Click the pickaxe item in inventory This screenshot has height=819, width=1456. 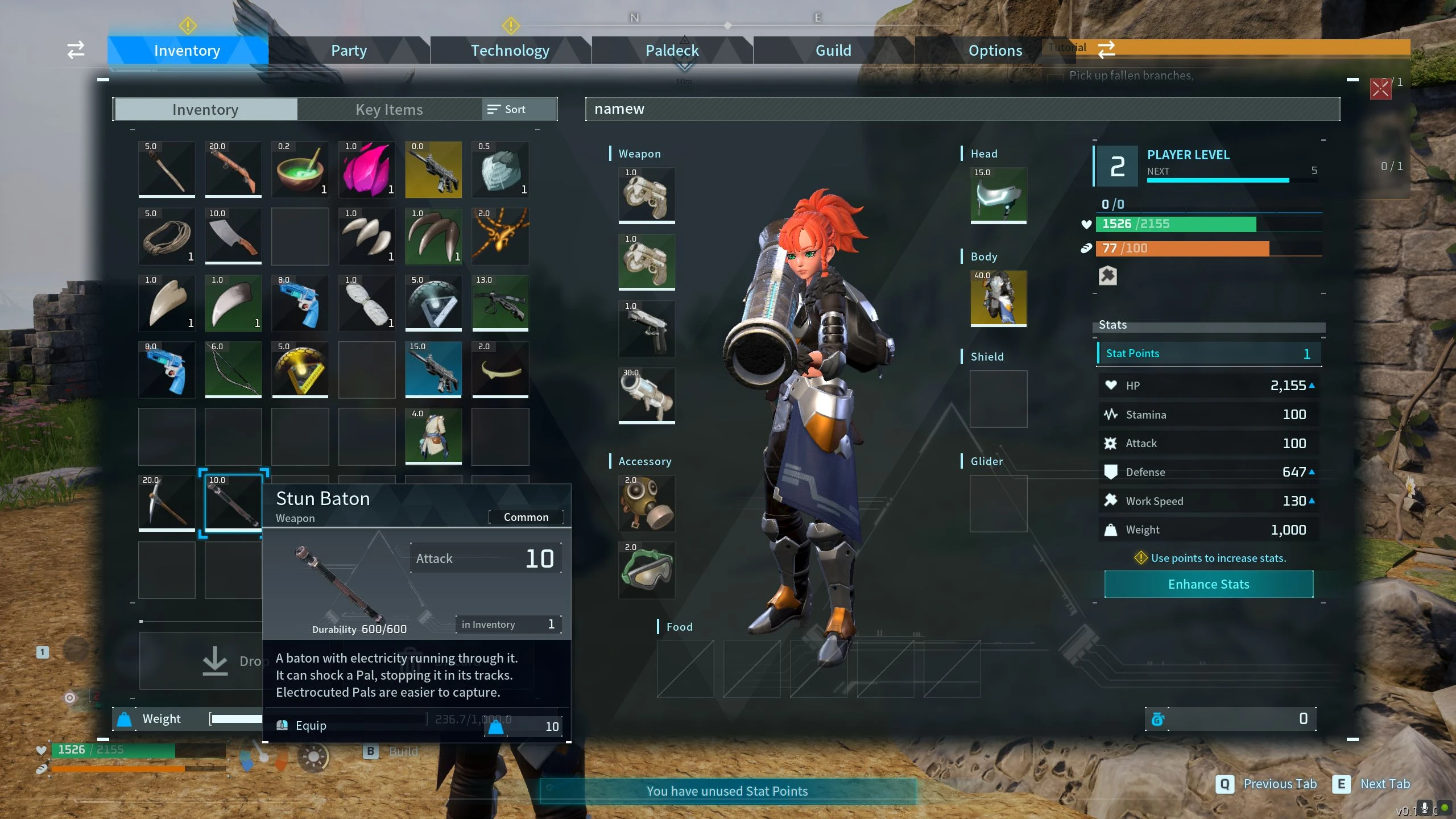point(166,504)
